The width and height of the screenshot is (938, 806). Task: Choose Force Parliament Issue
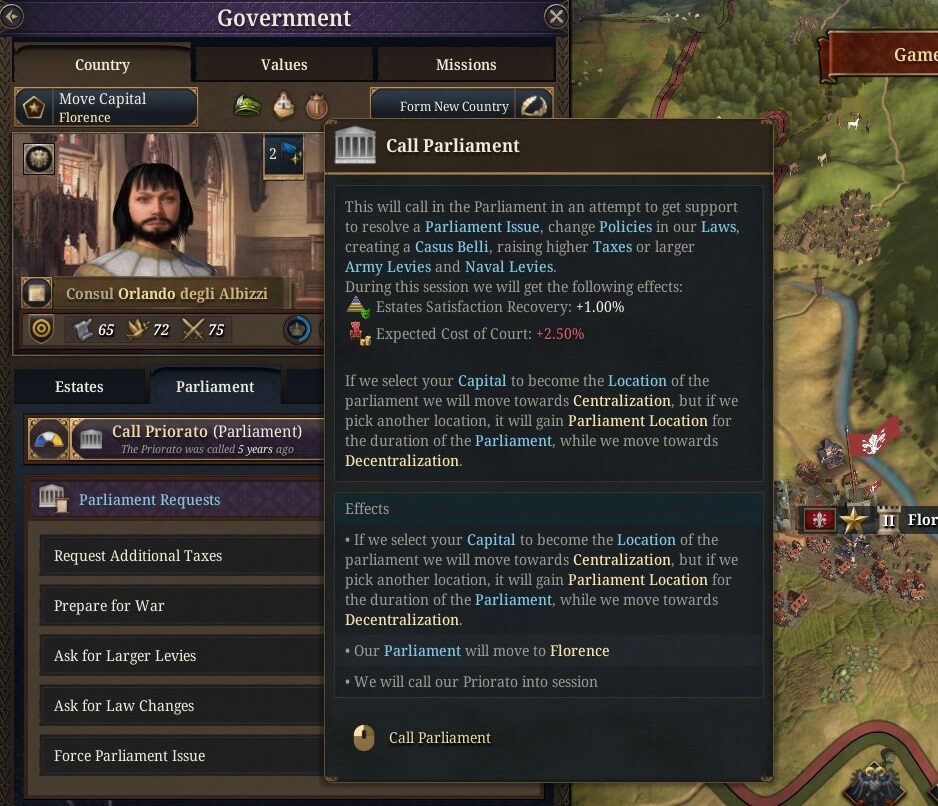180,756
